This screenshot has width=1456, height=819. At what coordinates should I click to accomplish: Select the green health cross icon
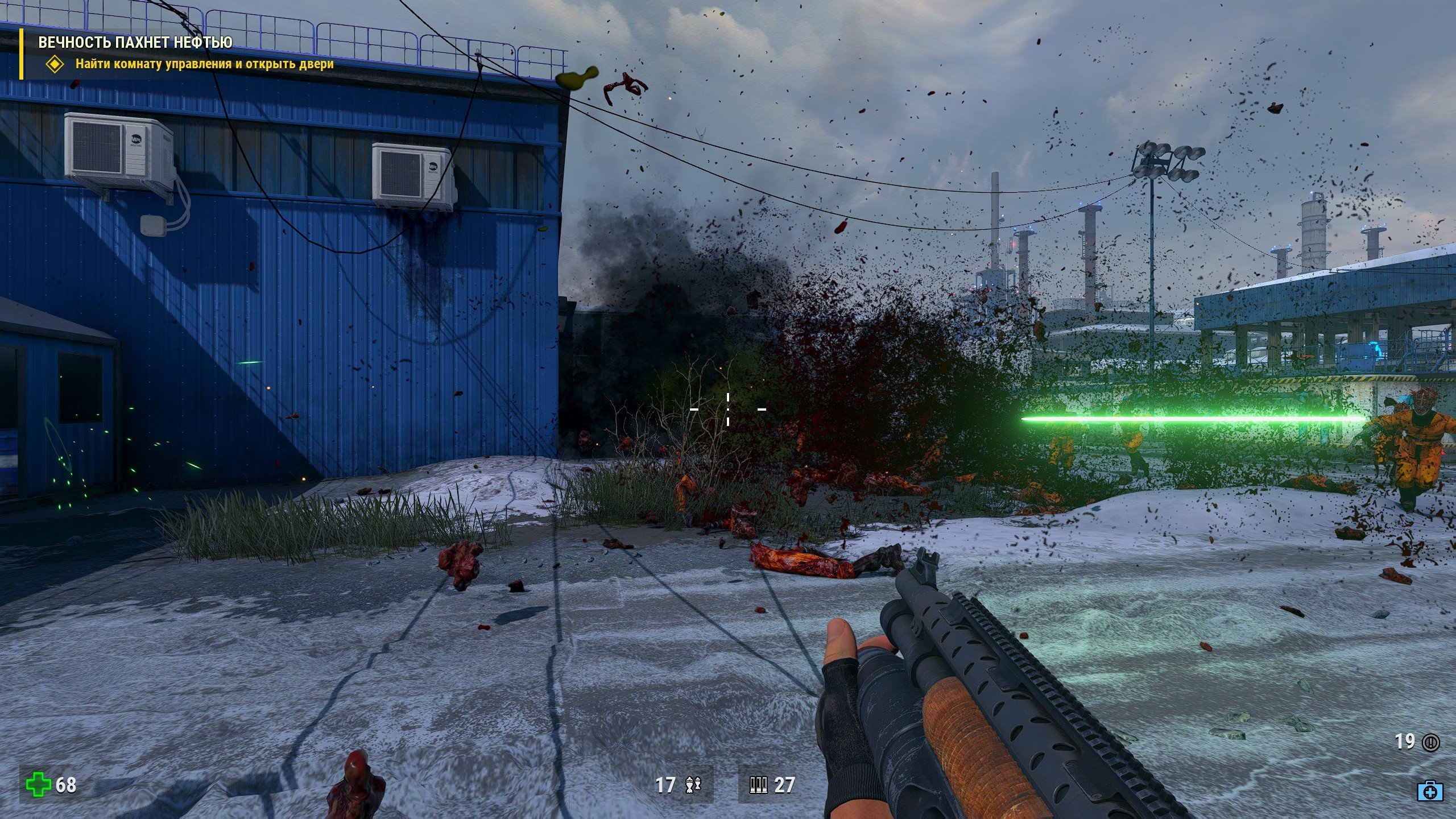(38, 784)
